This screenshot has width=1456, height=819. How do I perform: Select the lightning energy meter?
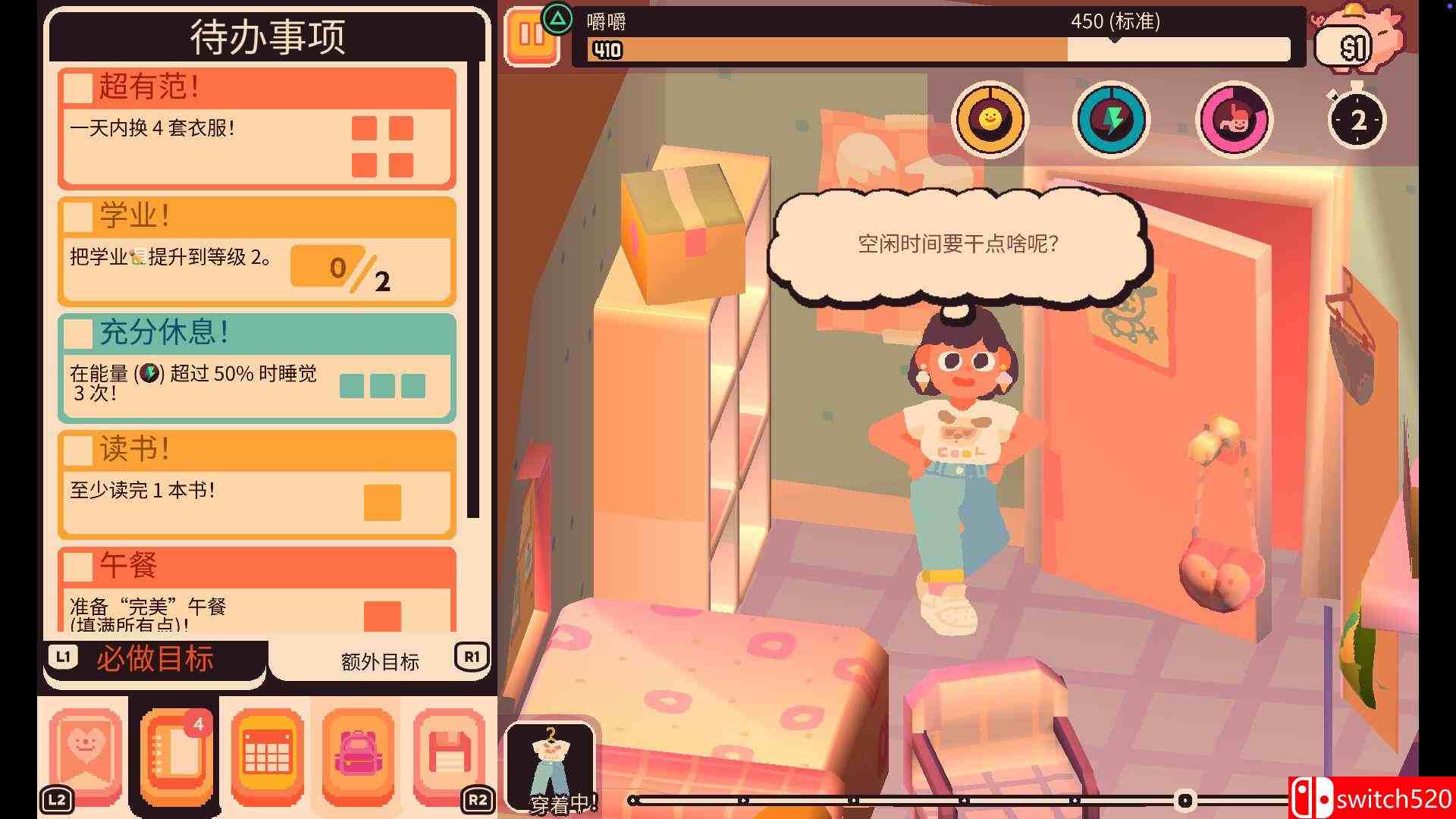click(1110, 119)
